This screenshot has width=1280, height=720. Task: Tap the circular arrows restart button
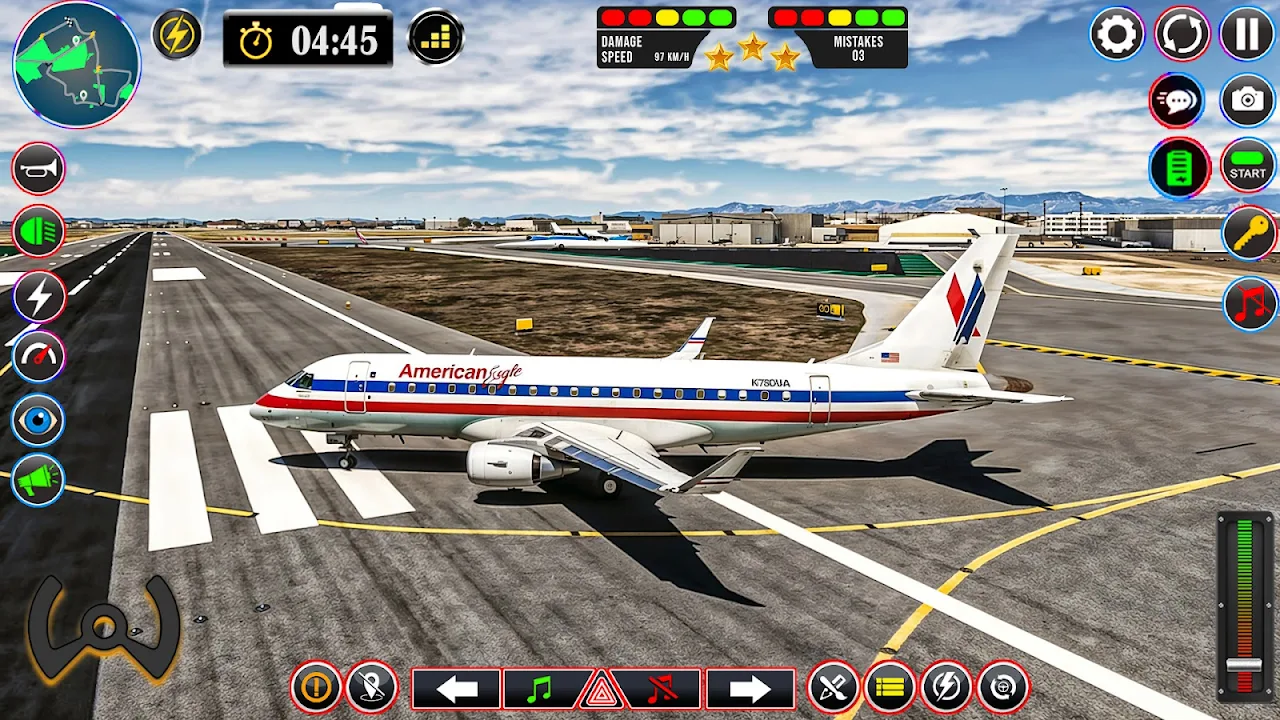coord(1182,35)
